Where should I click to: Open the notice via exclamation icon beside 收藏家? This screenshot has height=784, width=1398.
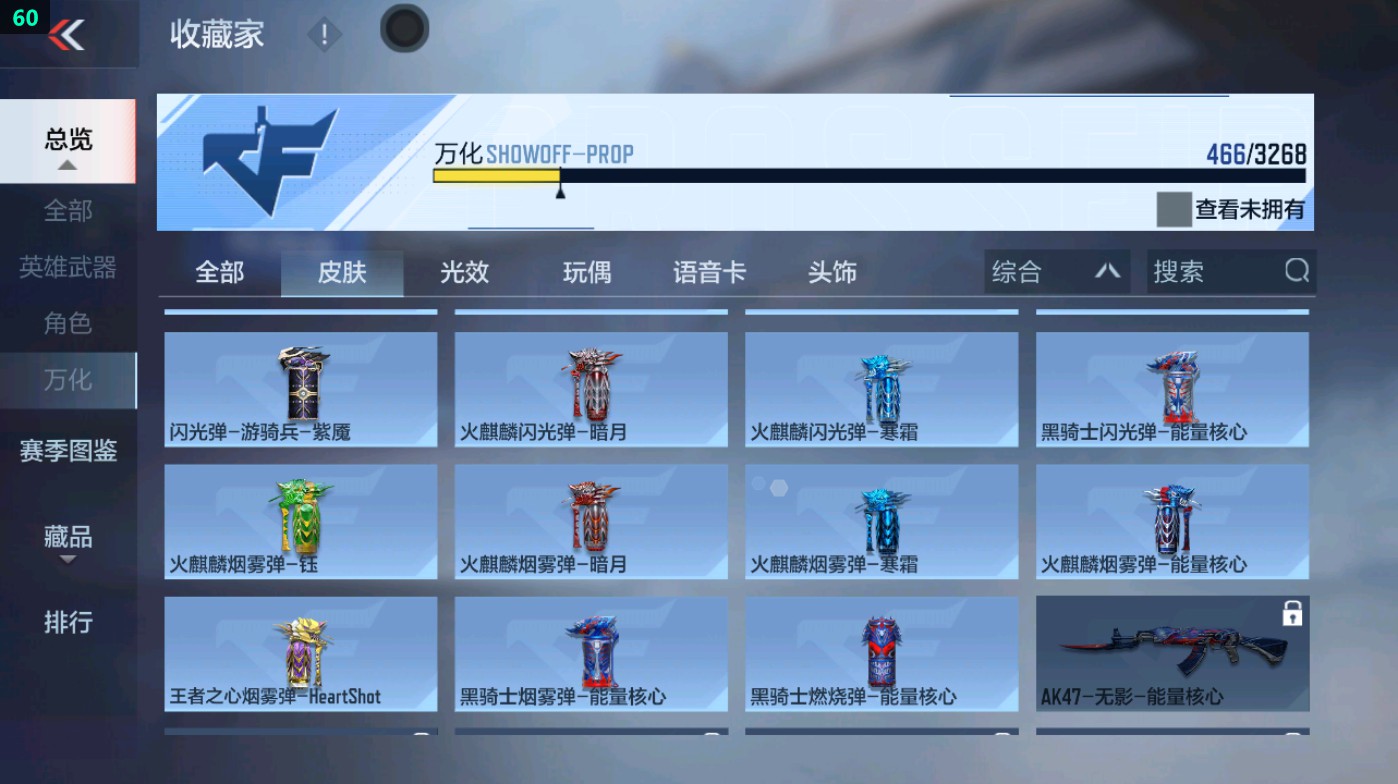pos(322,31)
